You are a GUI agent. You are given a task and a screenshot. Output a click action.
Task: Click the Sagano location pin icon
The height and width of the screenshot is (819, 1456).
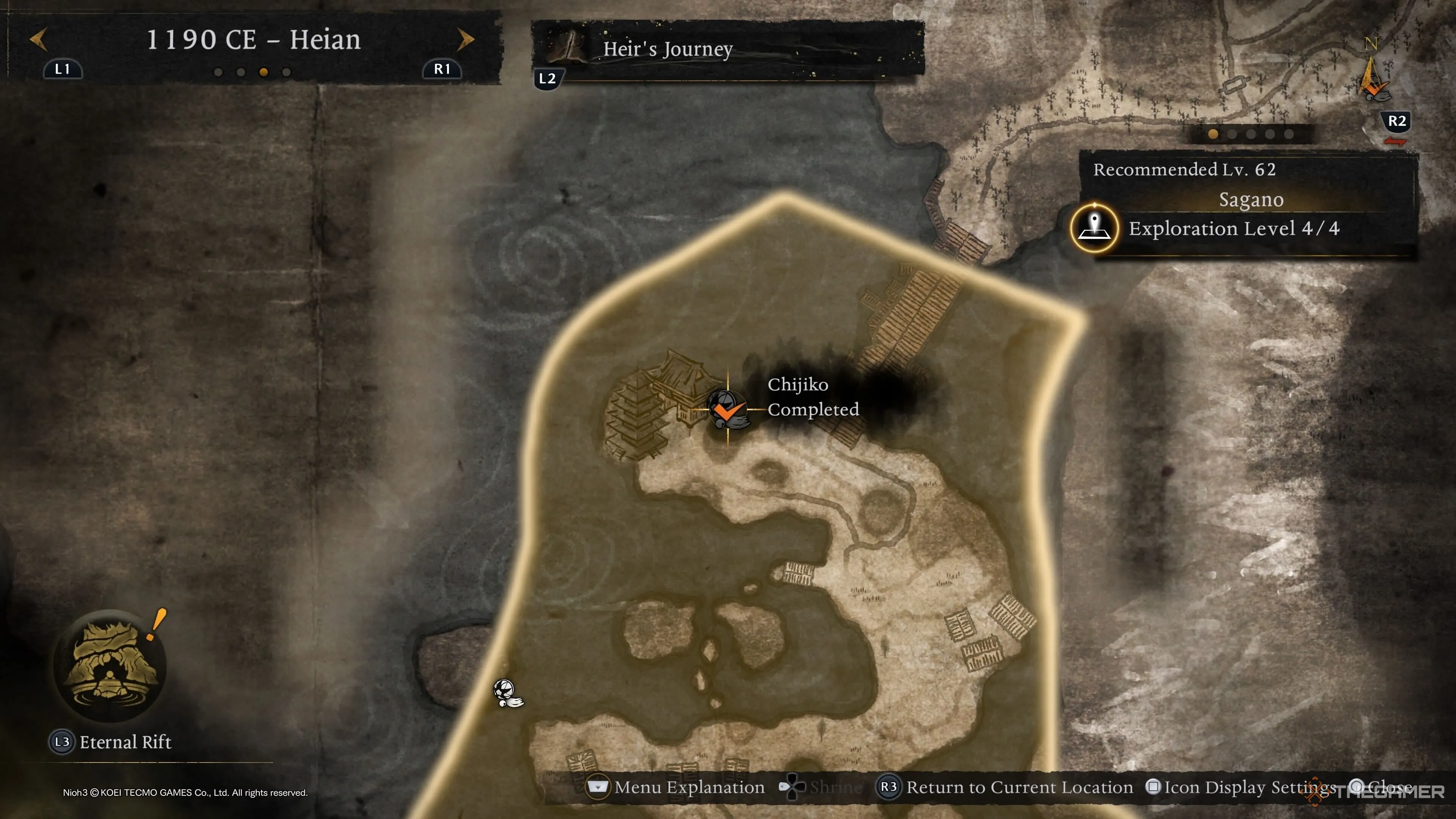(x=1094, y=228)
